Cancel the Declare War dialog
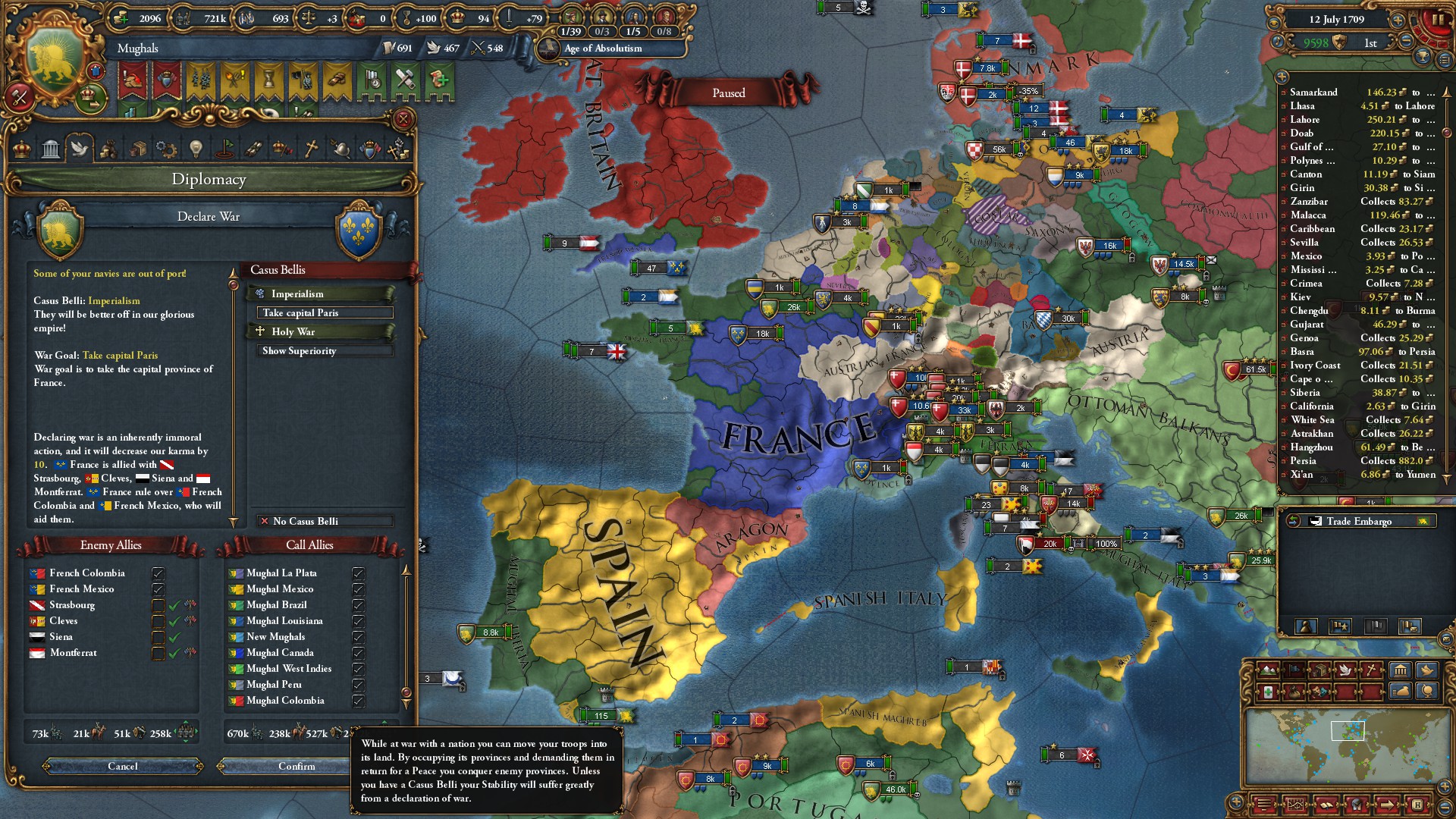 click(123, 767)
